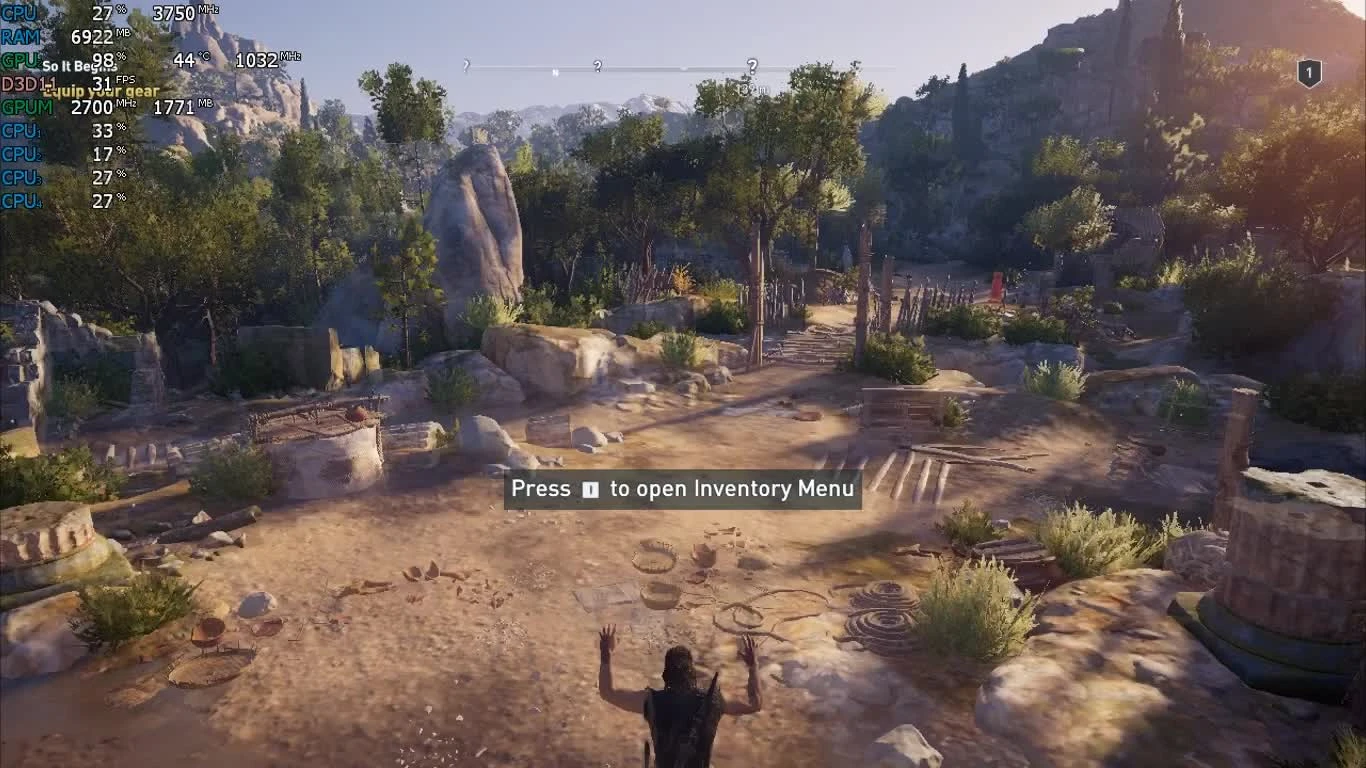Image resolution: width=1366 pixels, height=768 pixels.
Task: Open the quest title So It Begins
Action: (x=80, y=65)
